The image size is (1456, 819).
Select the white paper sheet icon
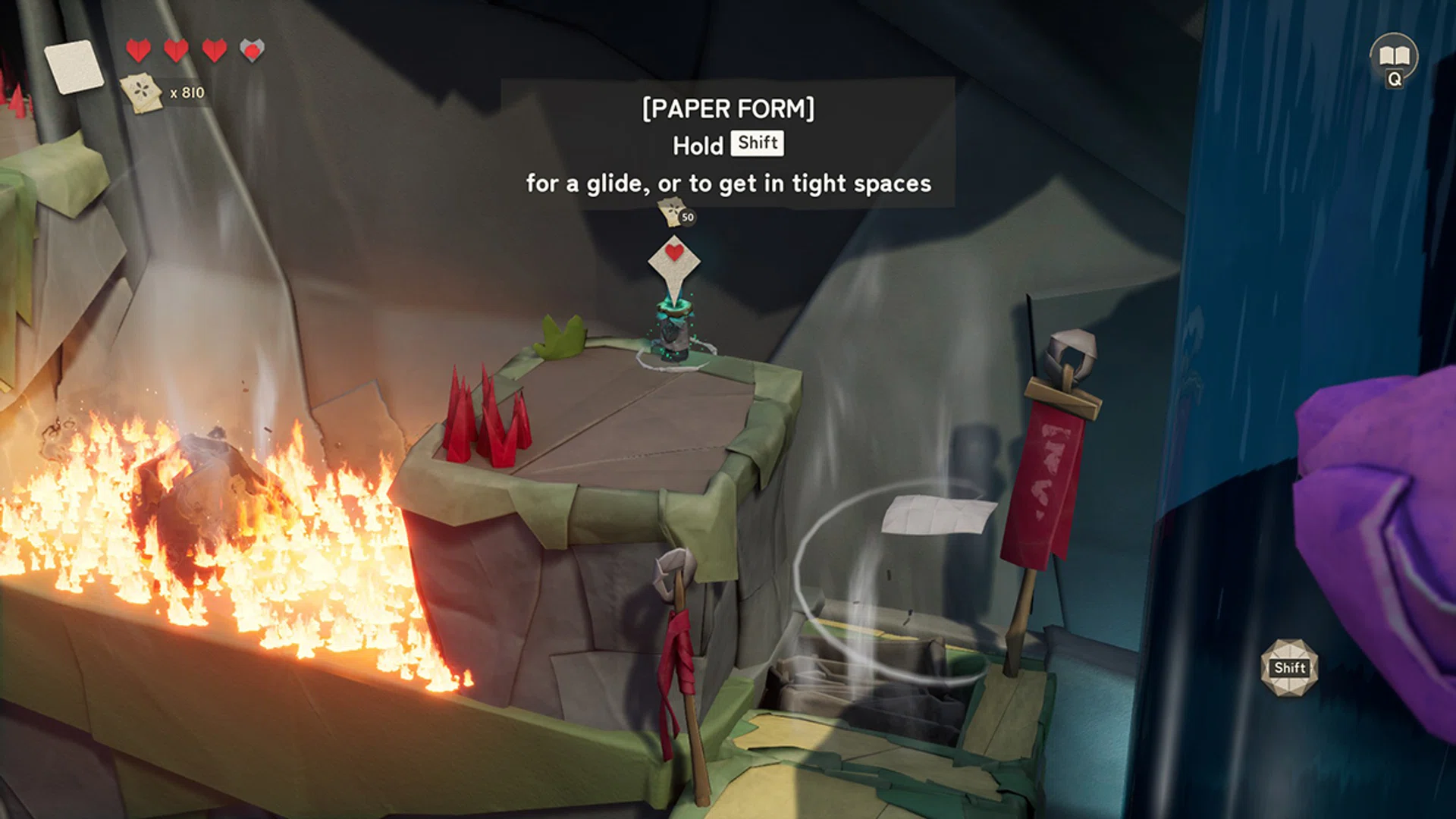point(74,67)
